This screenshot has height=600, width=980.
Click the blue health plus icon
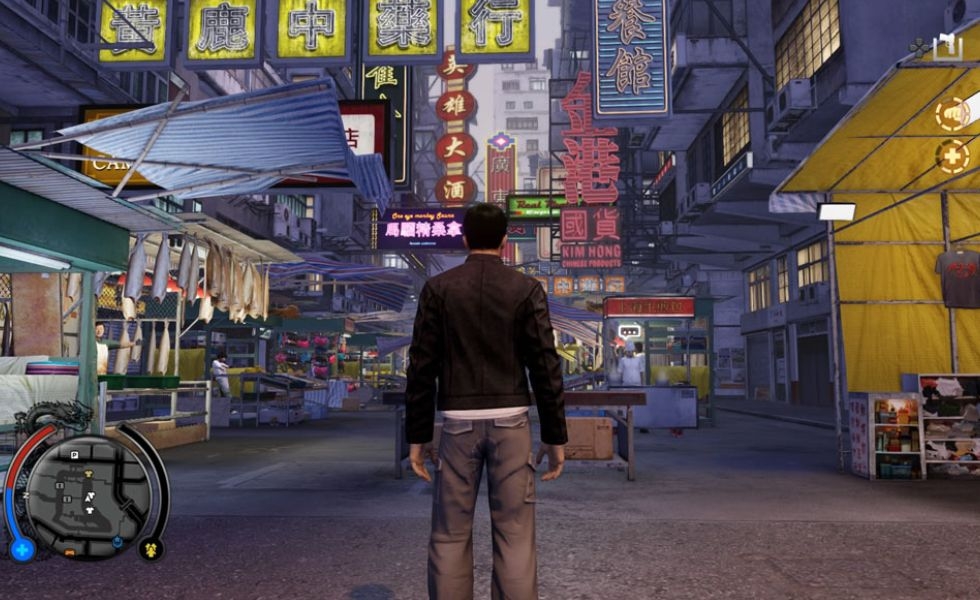pos(22,549)
